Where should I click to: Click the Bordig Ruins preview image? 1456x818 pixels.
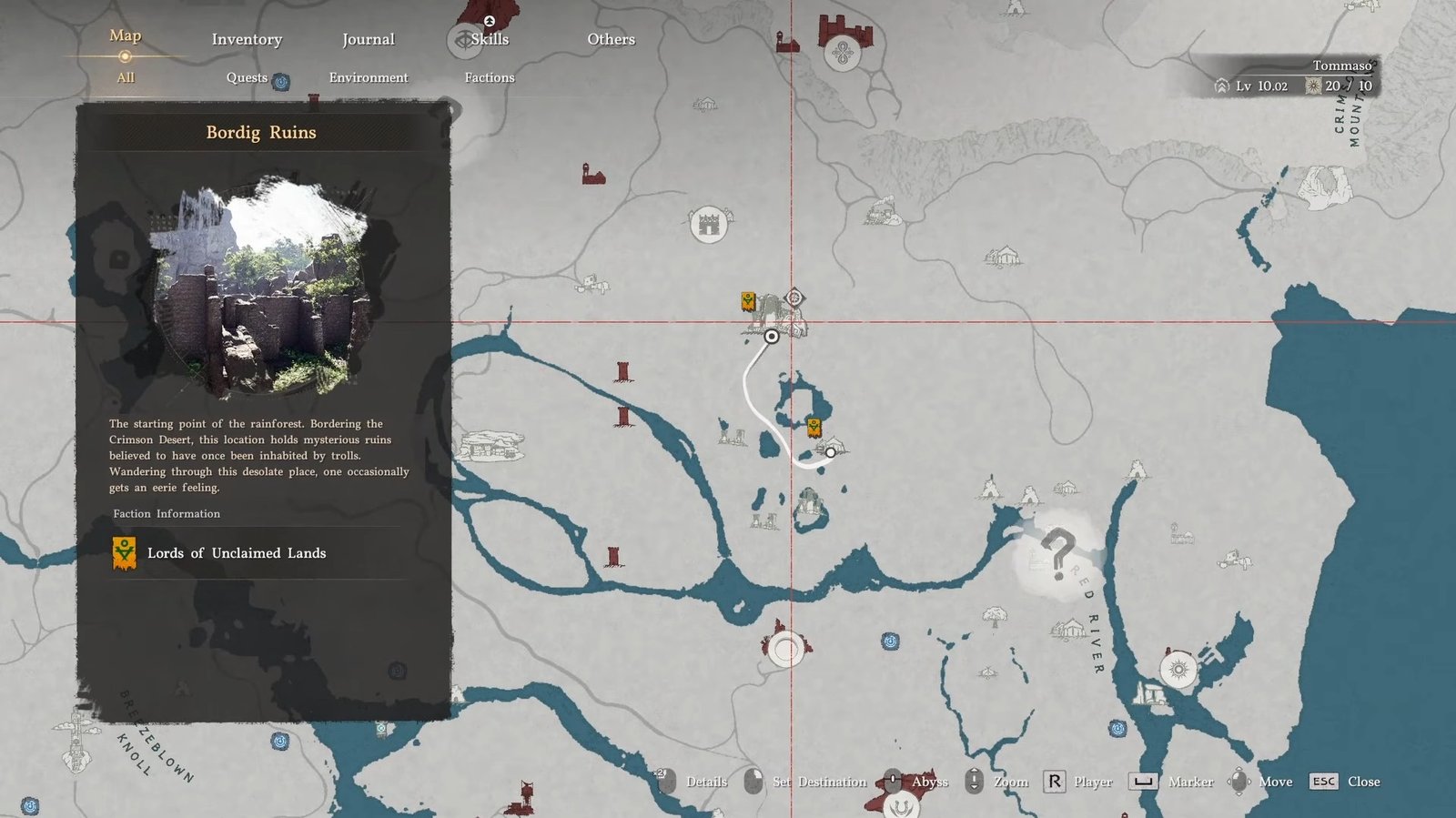pyautogui.click(x=261, y=288)
